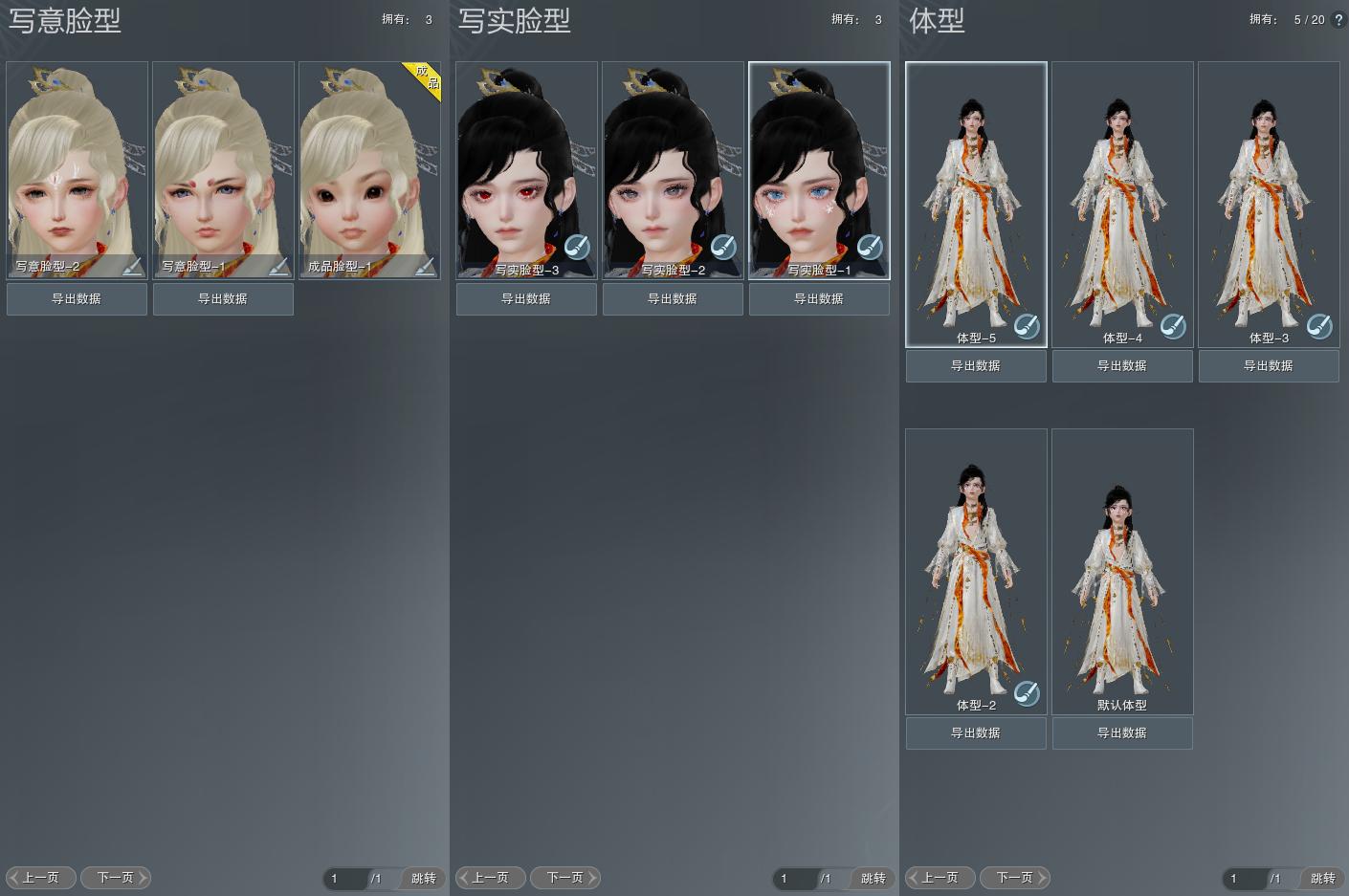Select the 写意脸型-2 face preset
This screenshot has height=896, width=1349.
(77, 163)
